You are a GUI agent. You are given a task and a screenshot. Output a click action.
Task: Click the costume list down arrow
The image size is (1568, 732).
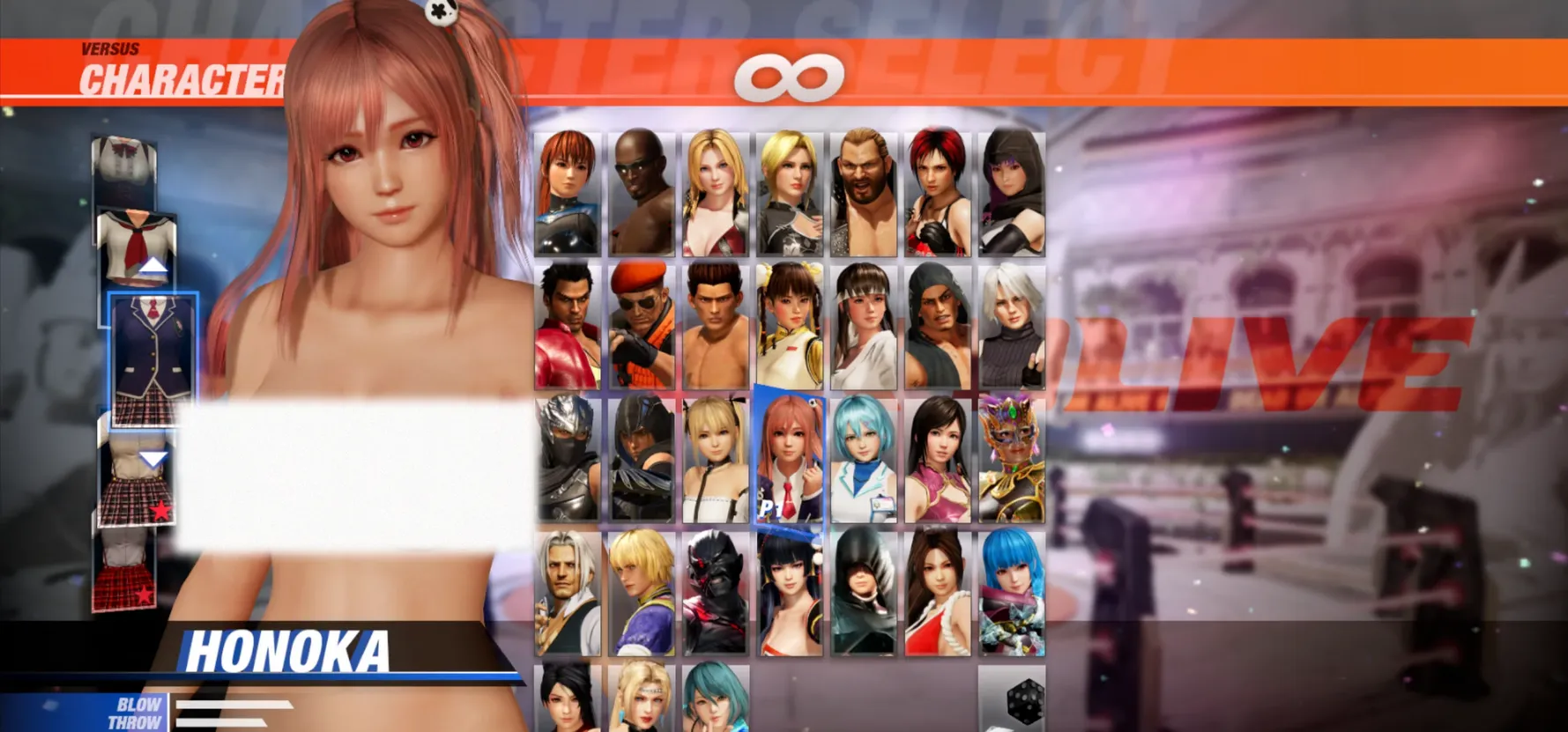(153, 459)
